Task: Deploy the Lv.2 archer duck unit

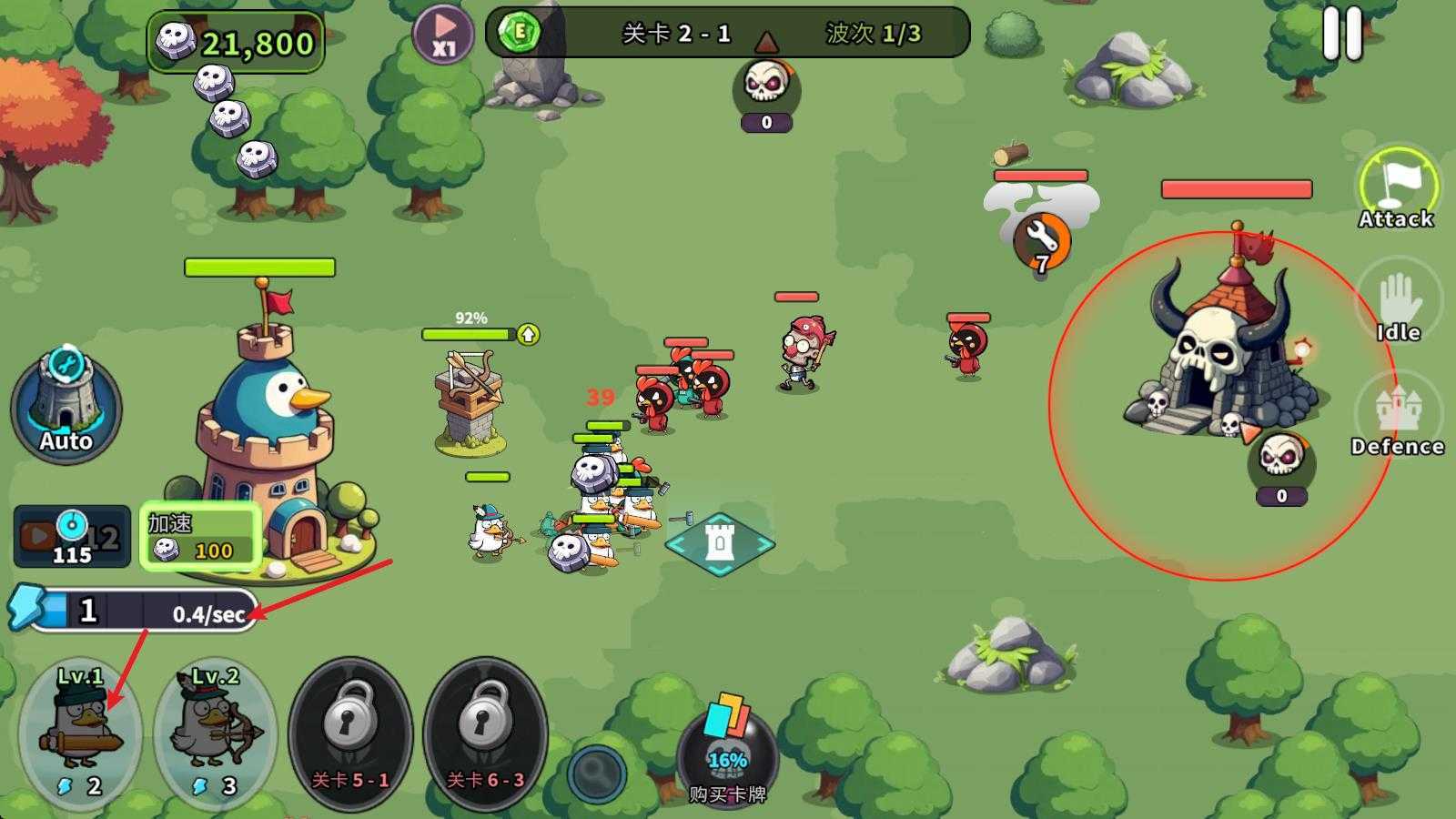Action: [x=216, y=733]
